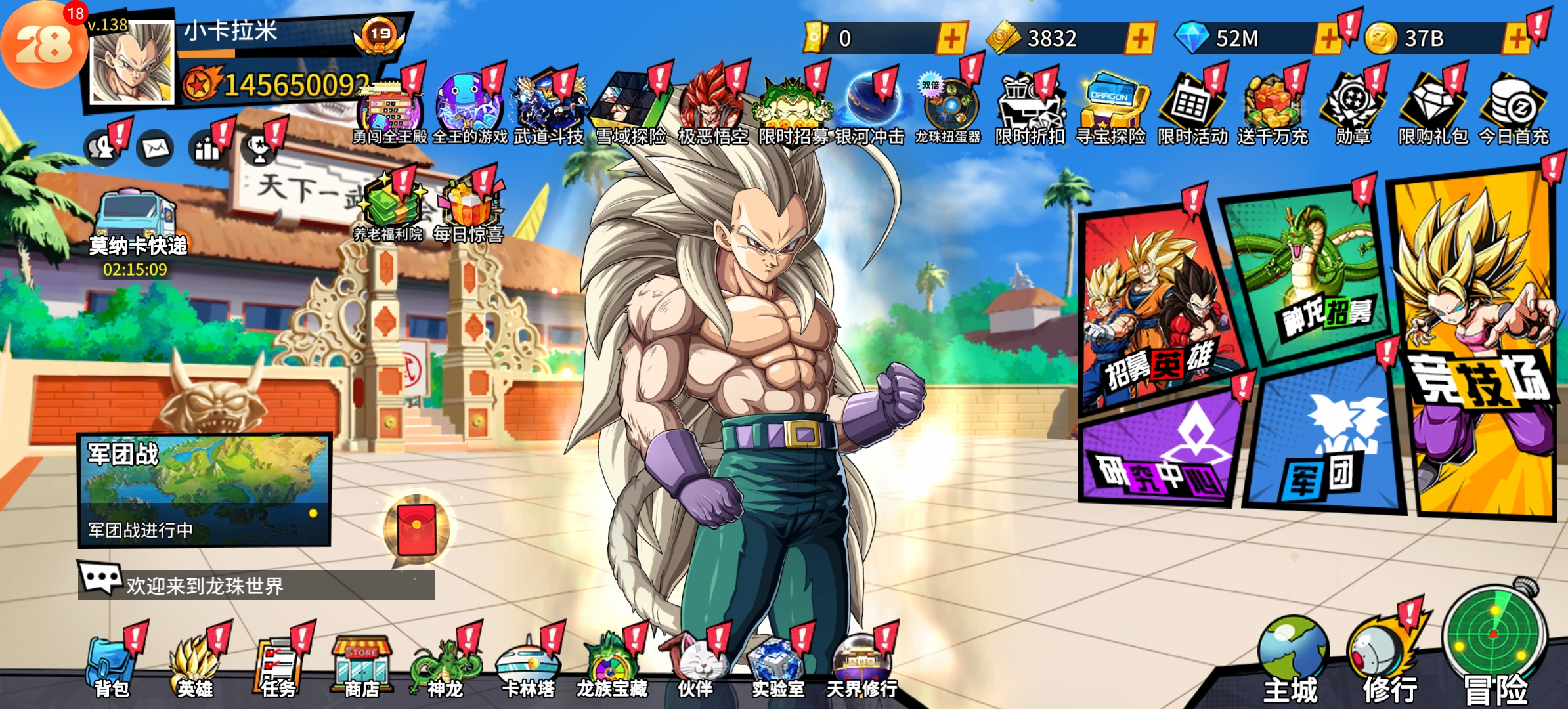Open the mail envelope icon

point(156,149)
